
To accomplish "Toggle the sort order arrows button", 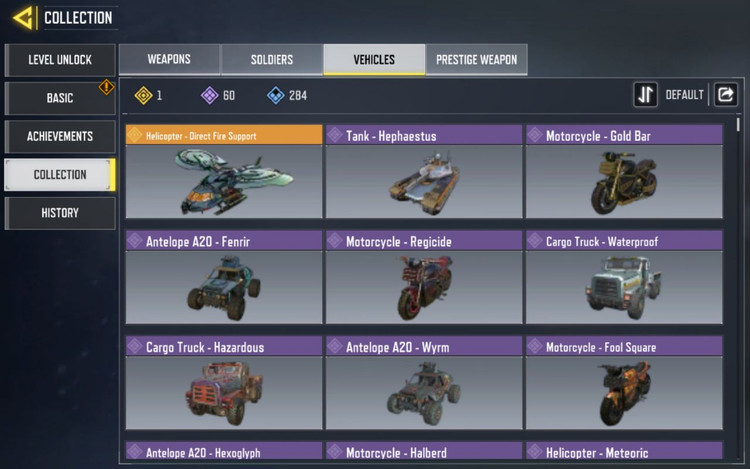I will tap(645, 95).
